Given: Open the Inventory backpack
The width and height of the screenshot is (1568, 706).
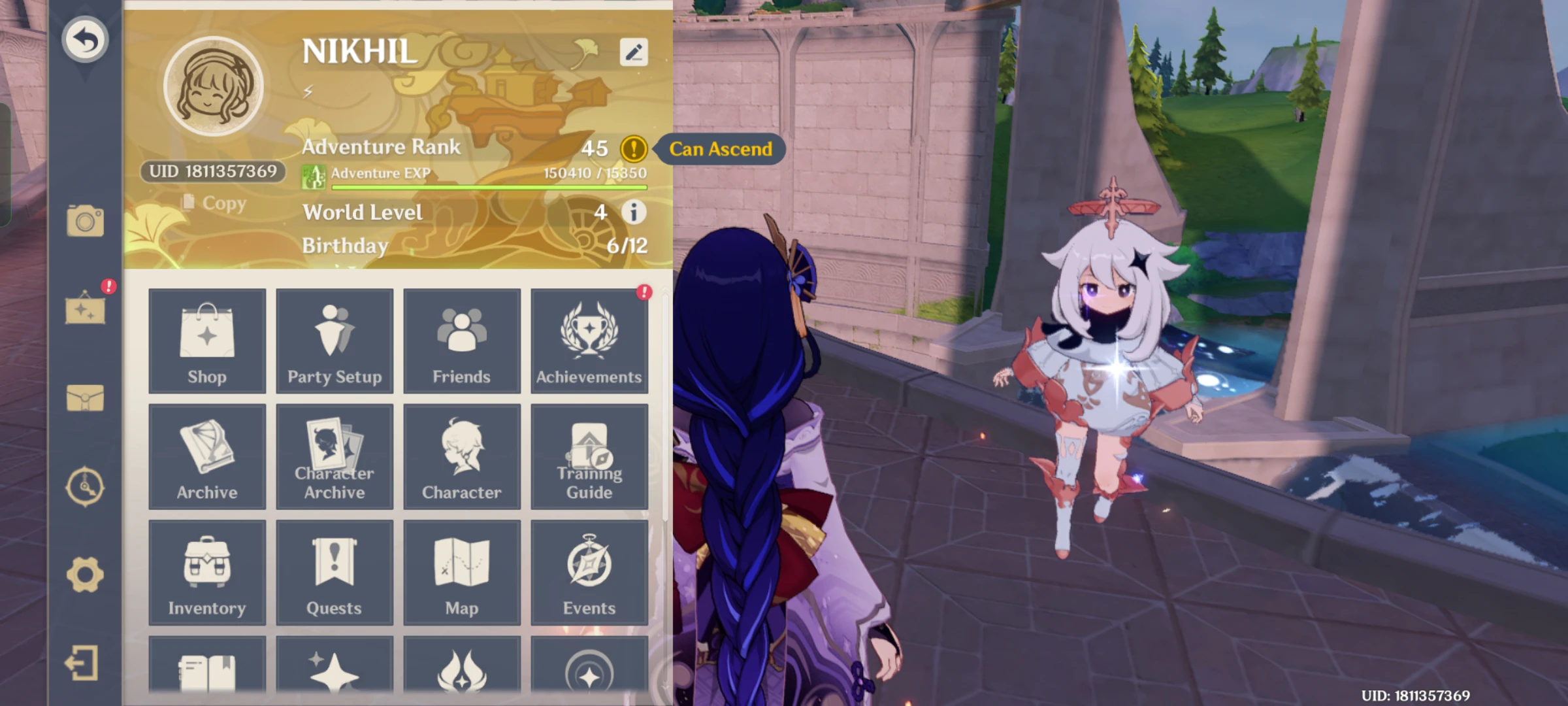Looking at the screenshot, I should (207, 572).
